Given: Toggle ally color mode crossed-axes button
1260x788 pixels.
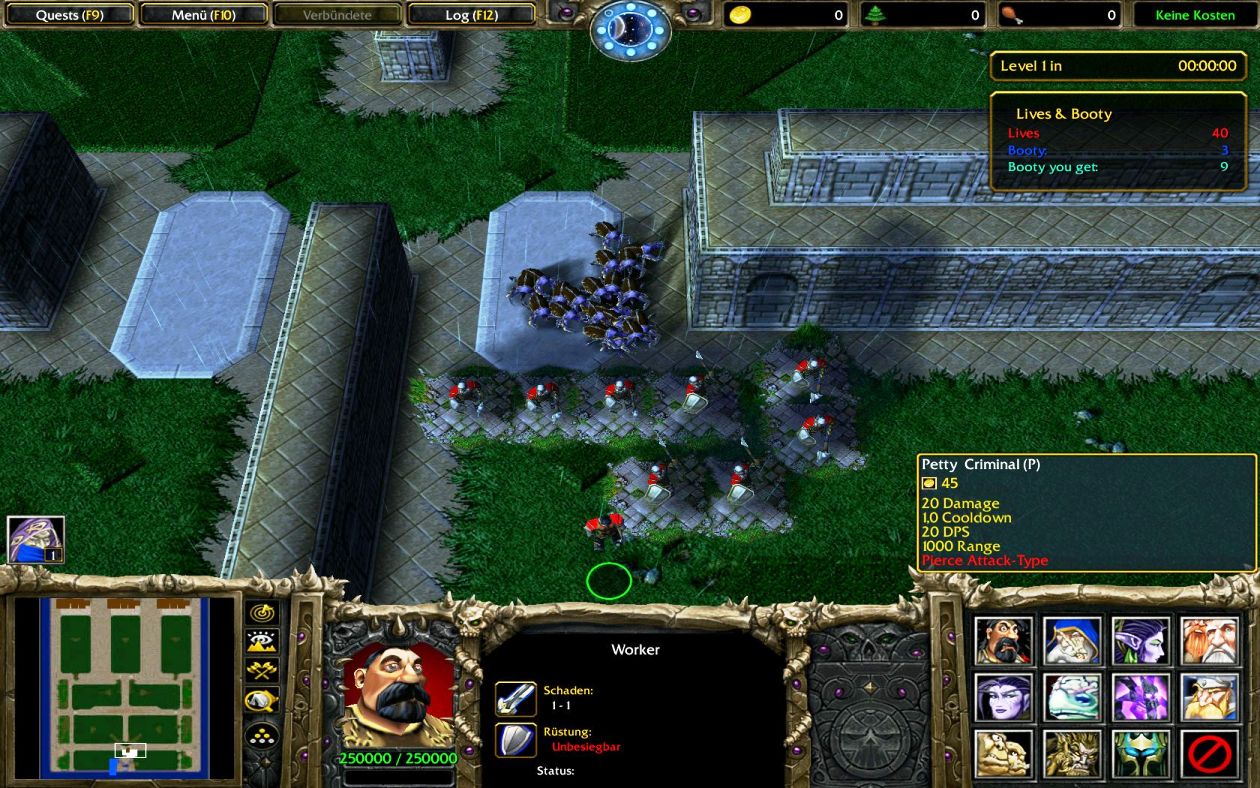Looking at the screenshot, I should 262,671.
